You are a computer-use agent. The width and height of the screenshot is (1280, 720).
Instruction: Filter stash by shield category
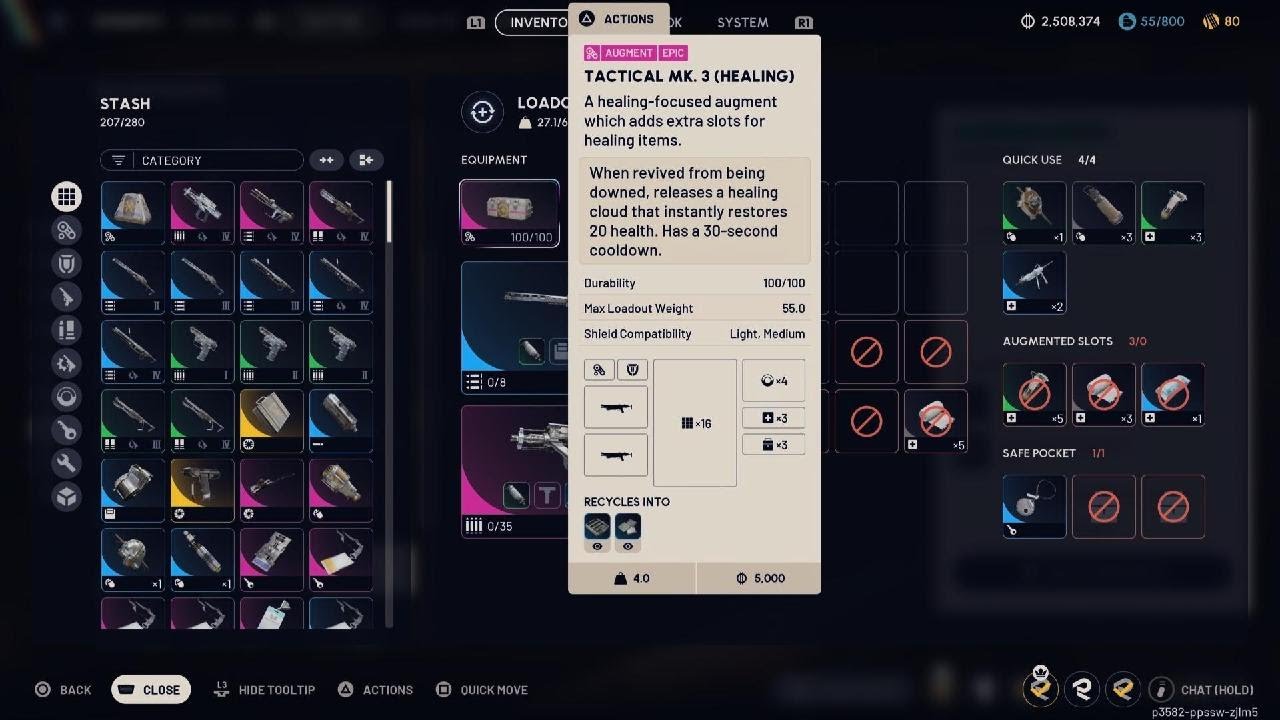pos(67,263)
